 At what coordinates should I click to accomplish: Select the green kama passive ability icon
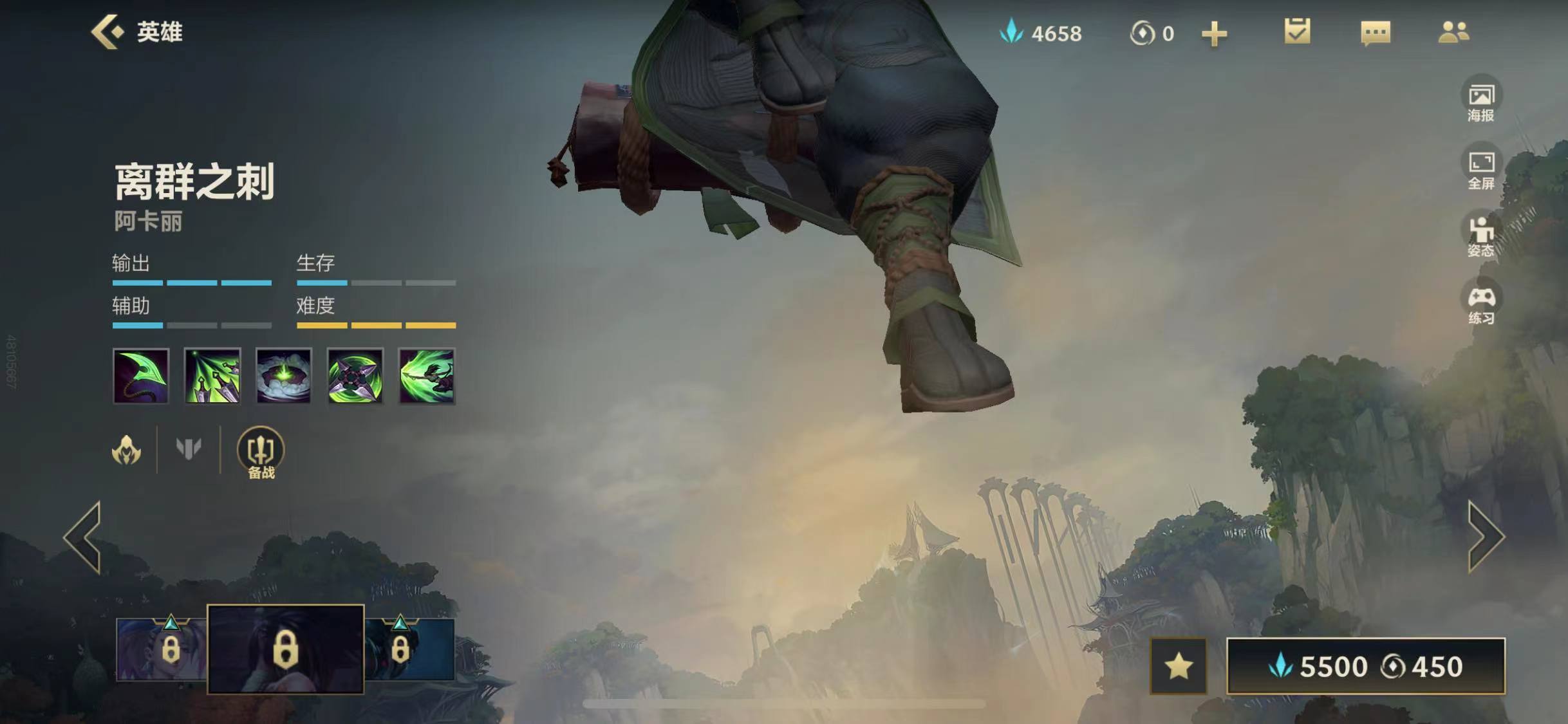pyautogui.click(x=141, y=376)
